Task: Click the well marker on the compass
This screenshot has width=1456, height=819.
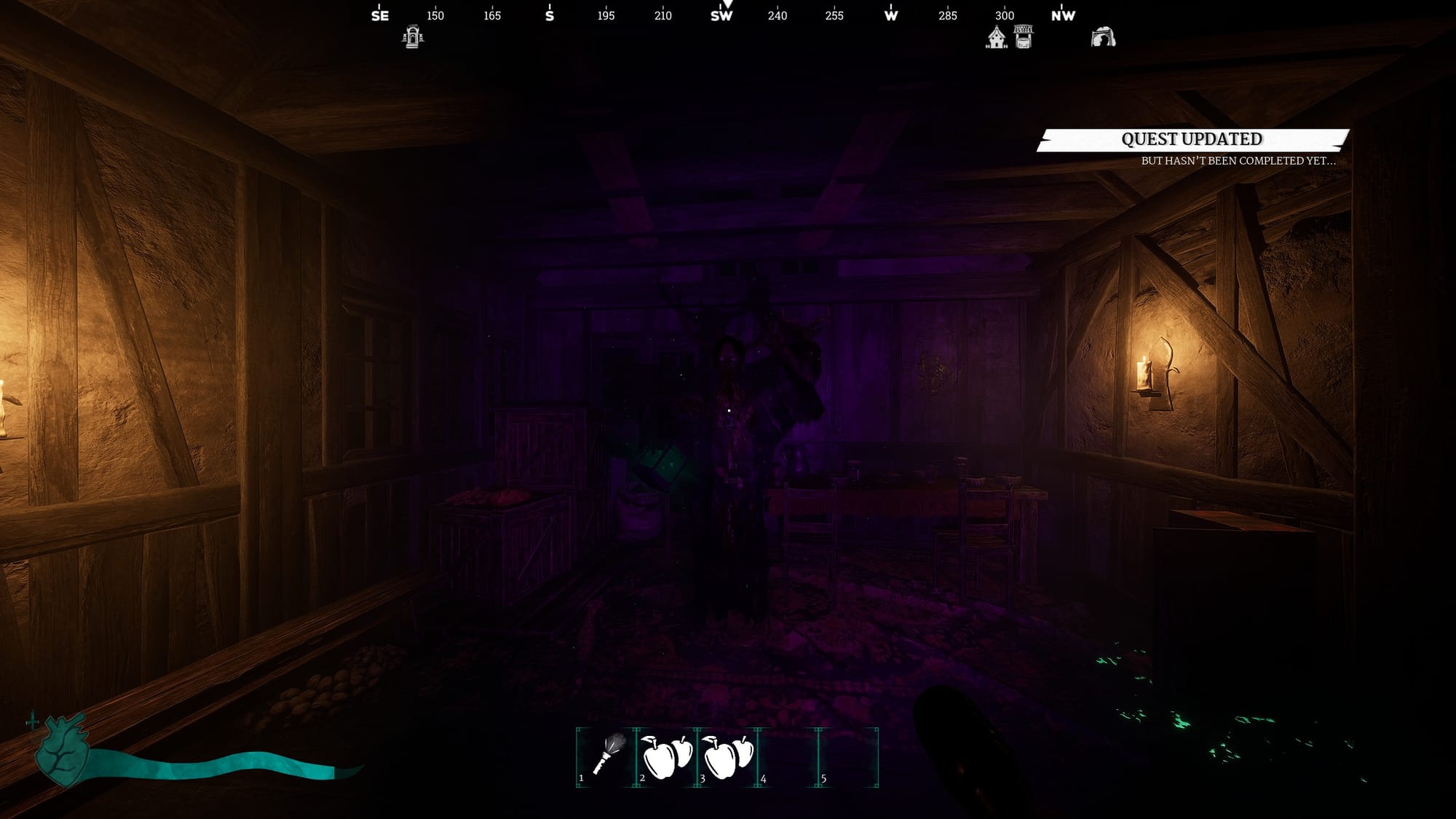Action: (1023, 37)
